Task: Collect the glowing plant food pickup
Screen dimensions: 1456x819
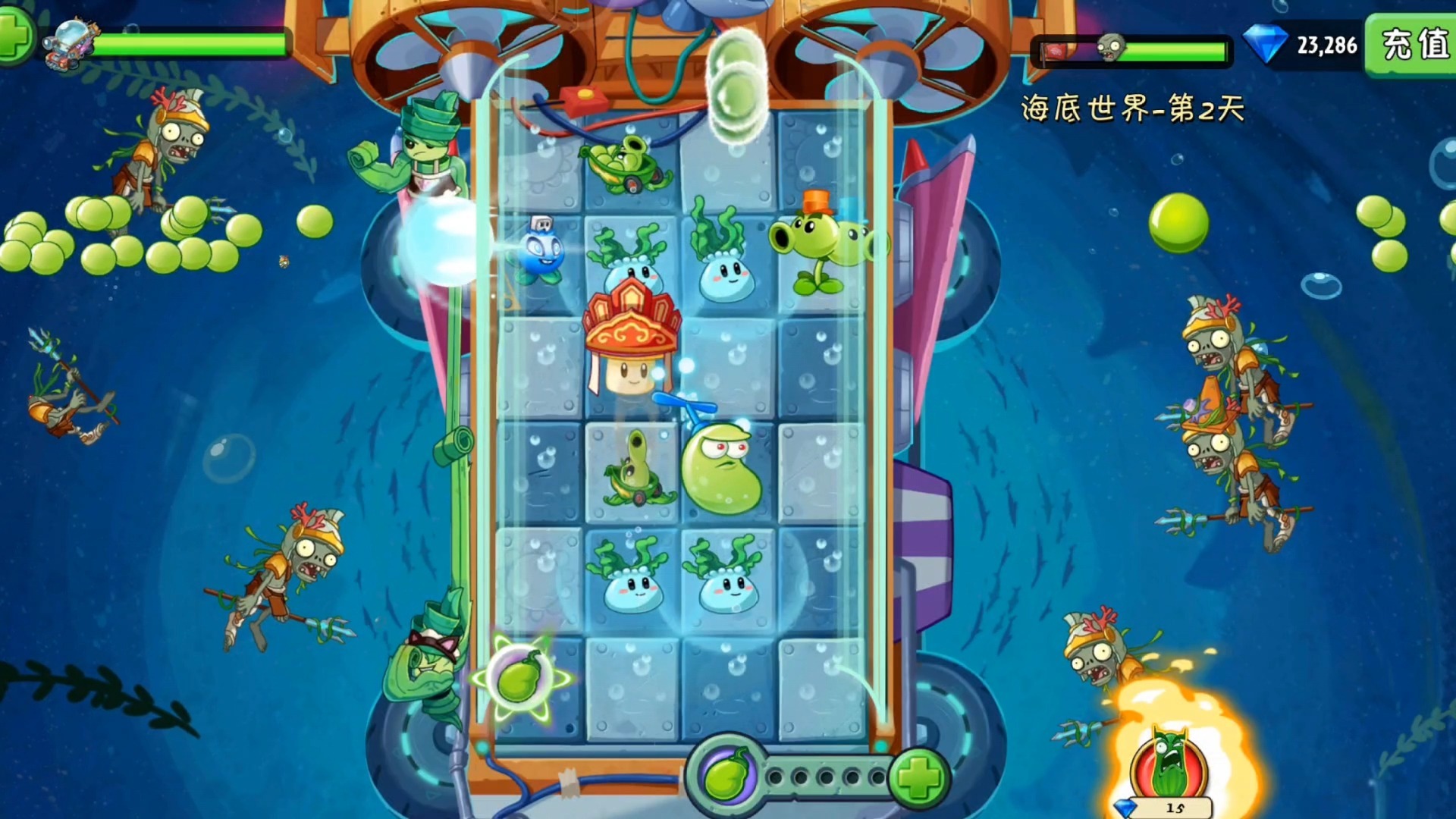Action: click(x=520, y=677)
